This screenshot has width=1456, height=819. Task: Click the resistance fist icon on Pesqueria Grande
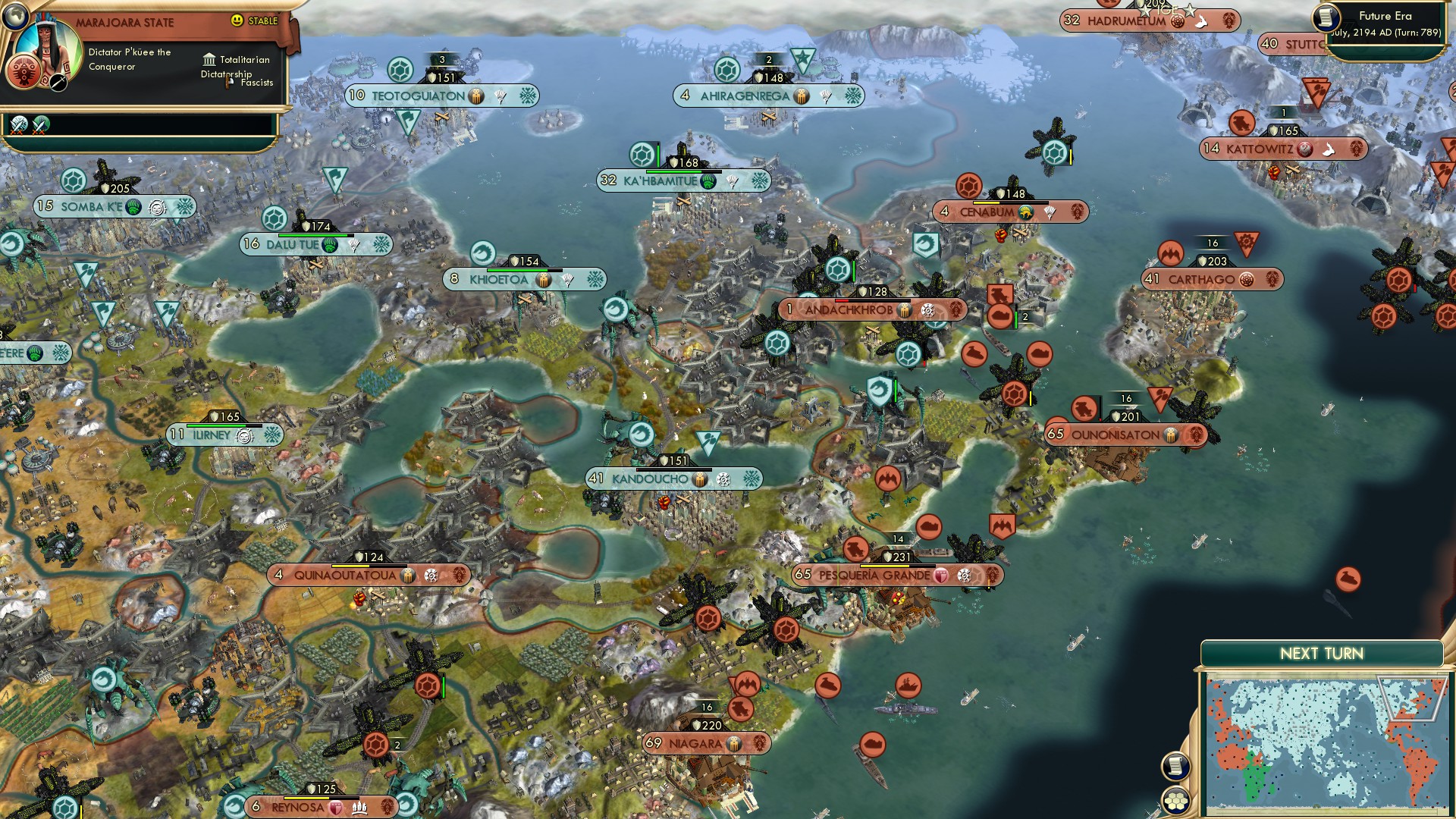click(x=941, y=576)
